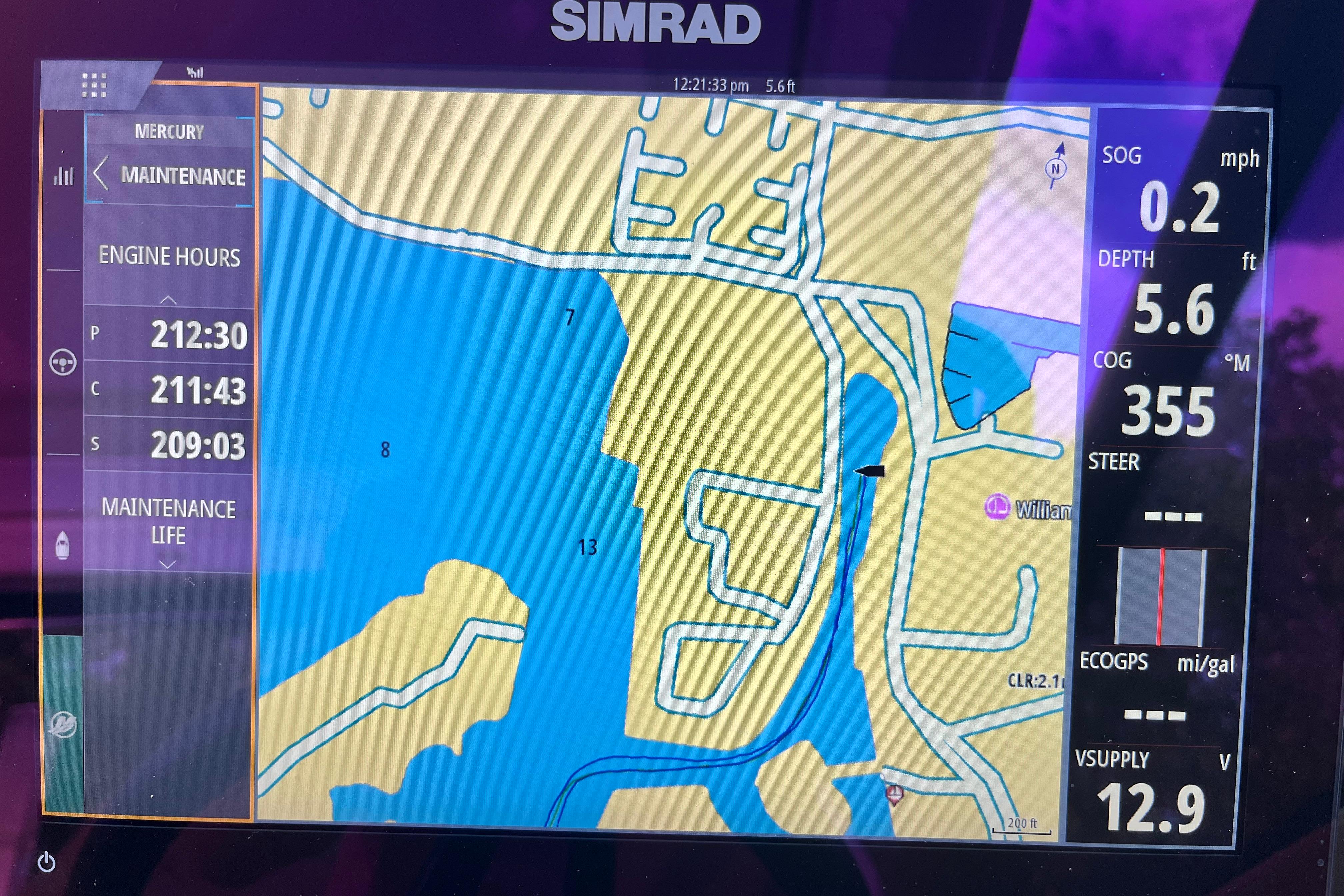Open the steering wheel sidebar icon
1344x896 pixels.
point(63,362)
